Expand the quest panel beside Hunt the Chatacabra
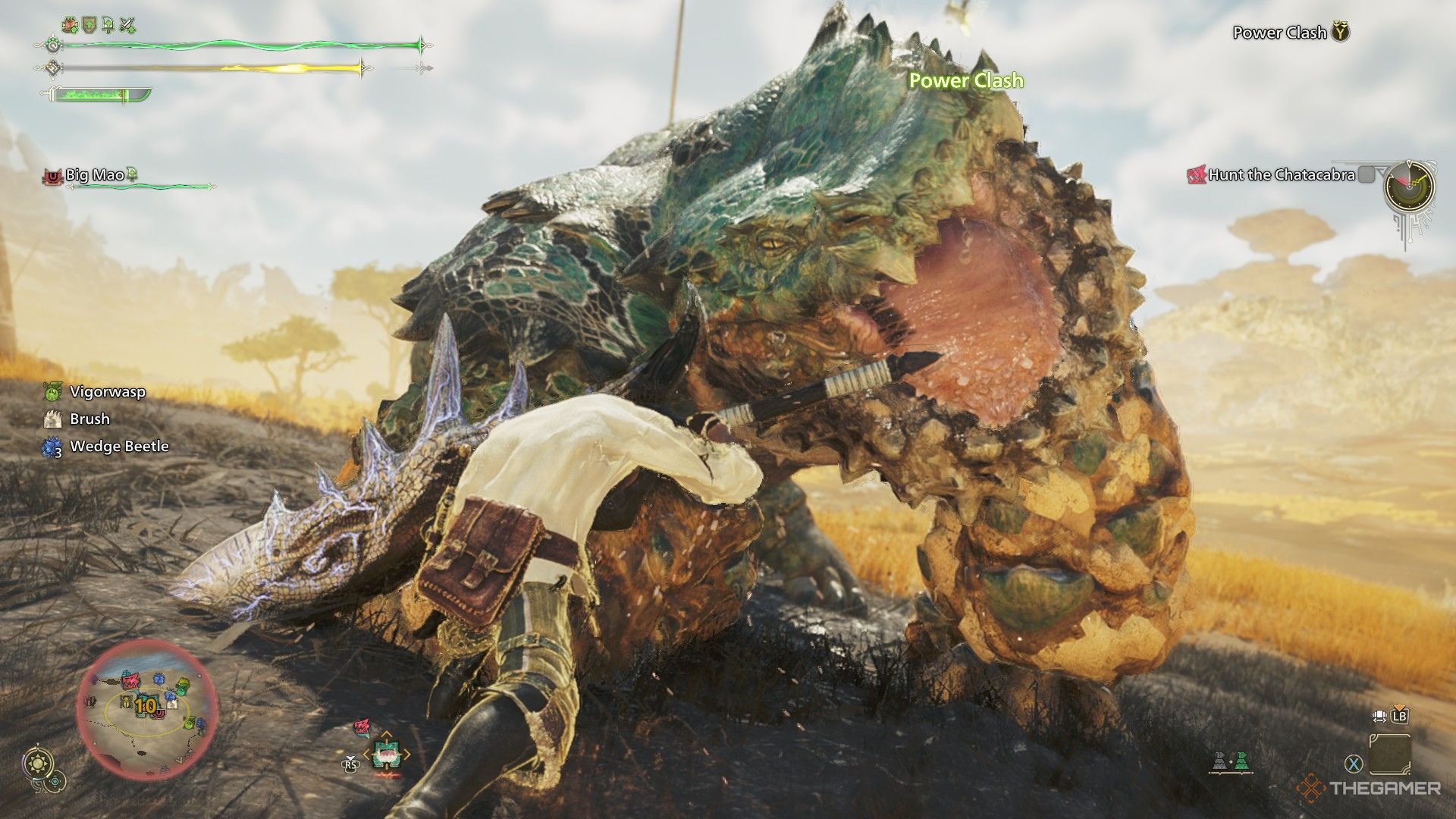Screen dimensions: 1456x819 (x=1367, y=174)
